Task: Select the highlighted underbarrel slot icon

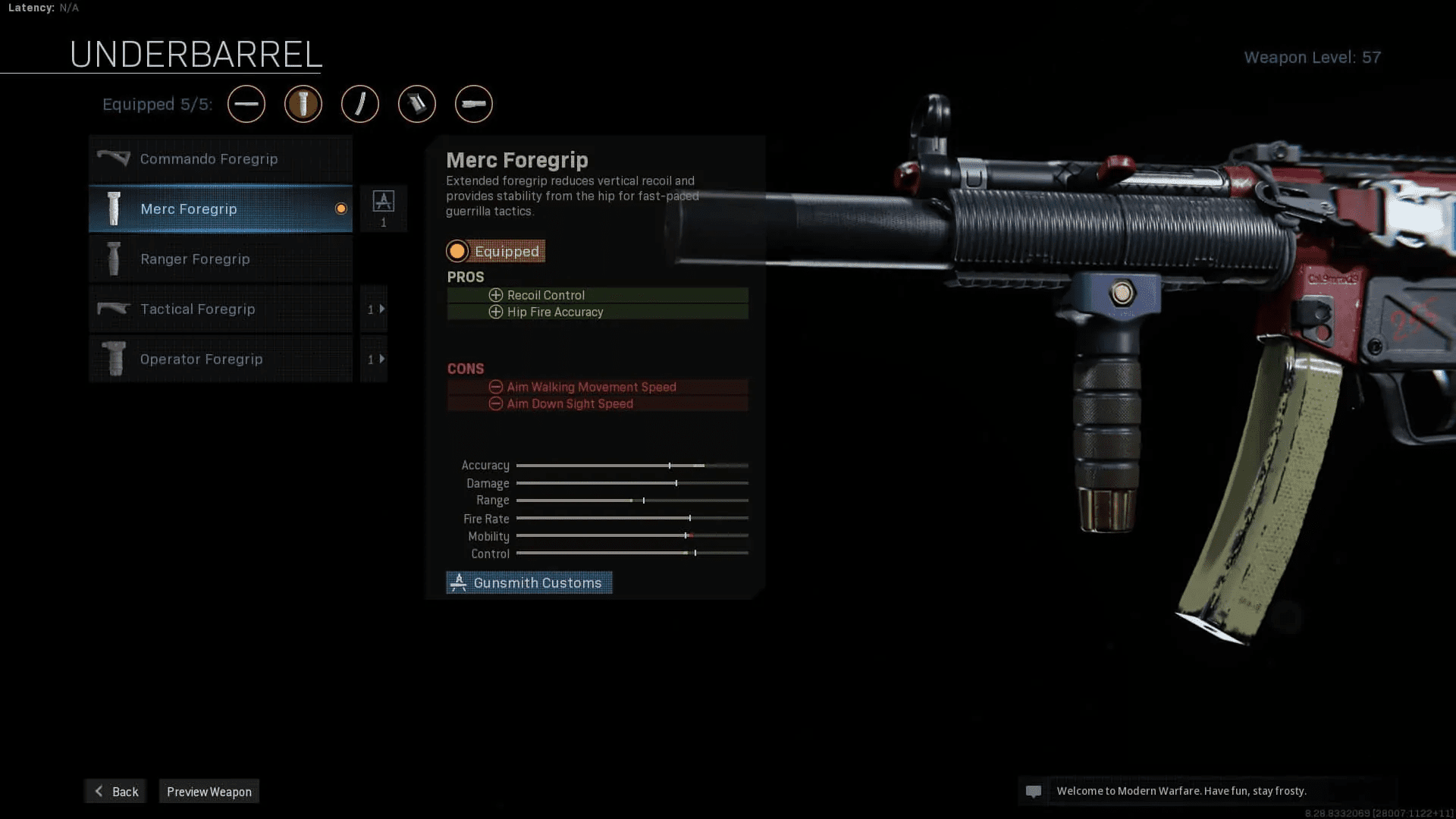Action: tap(303, 104)
